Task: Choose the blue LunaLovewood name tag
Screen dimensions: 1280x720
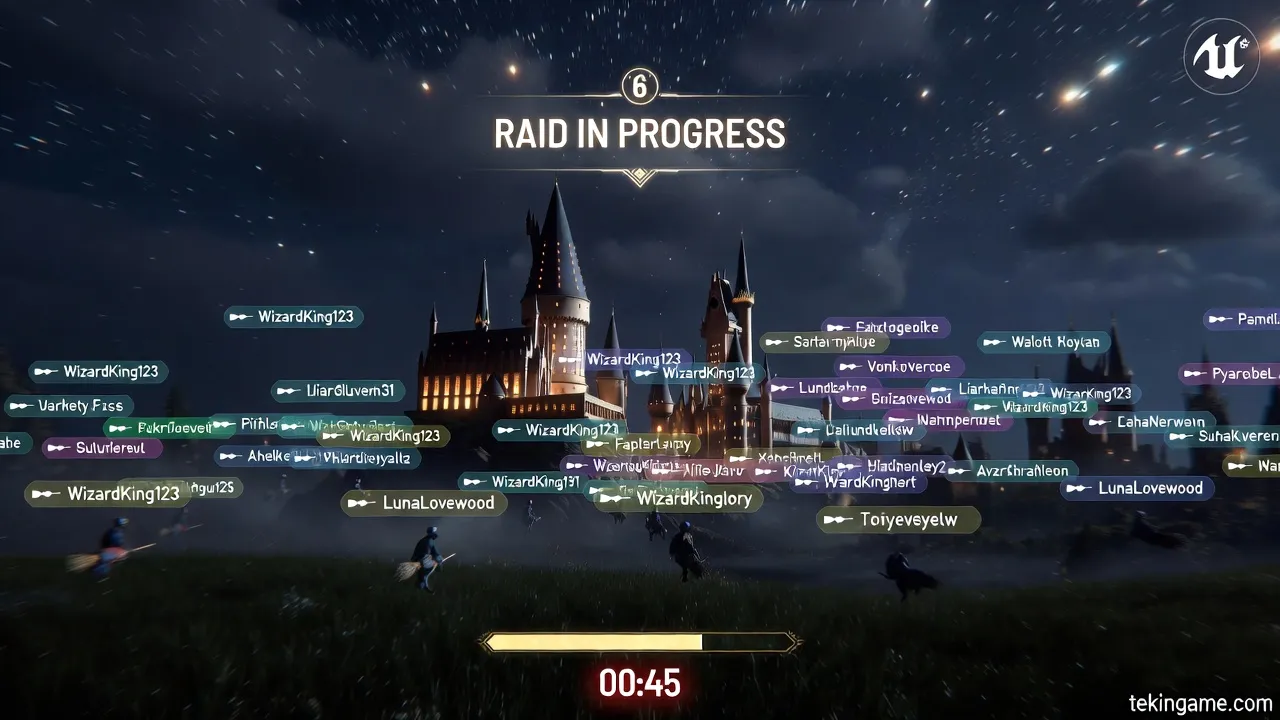Action: 1138,488
